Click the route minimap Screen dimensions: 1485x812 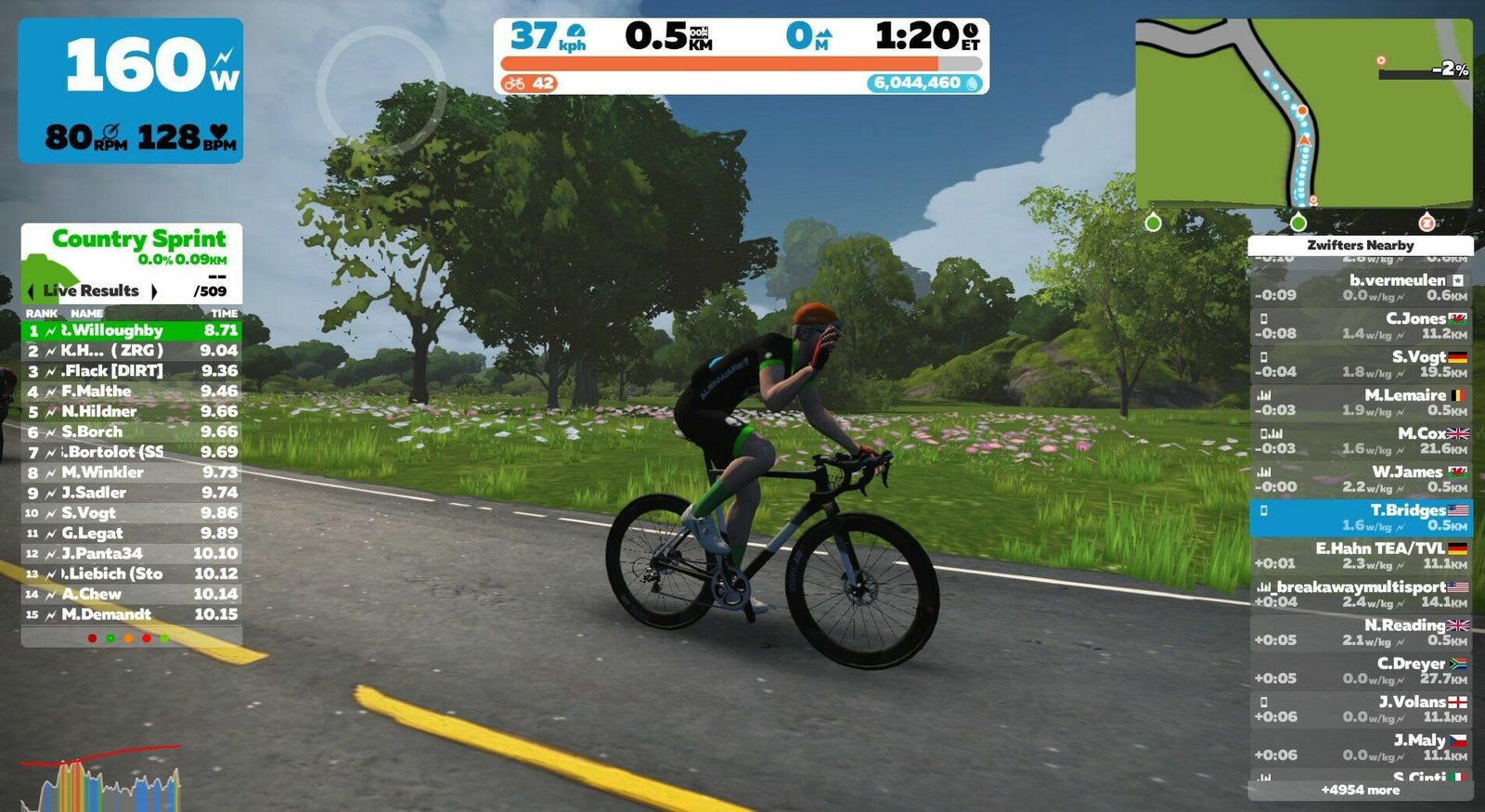point(1303,113)
